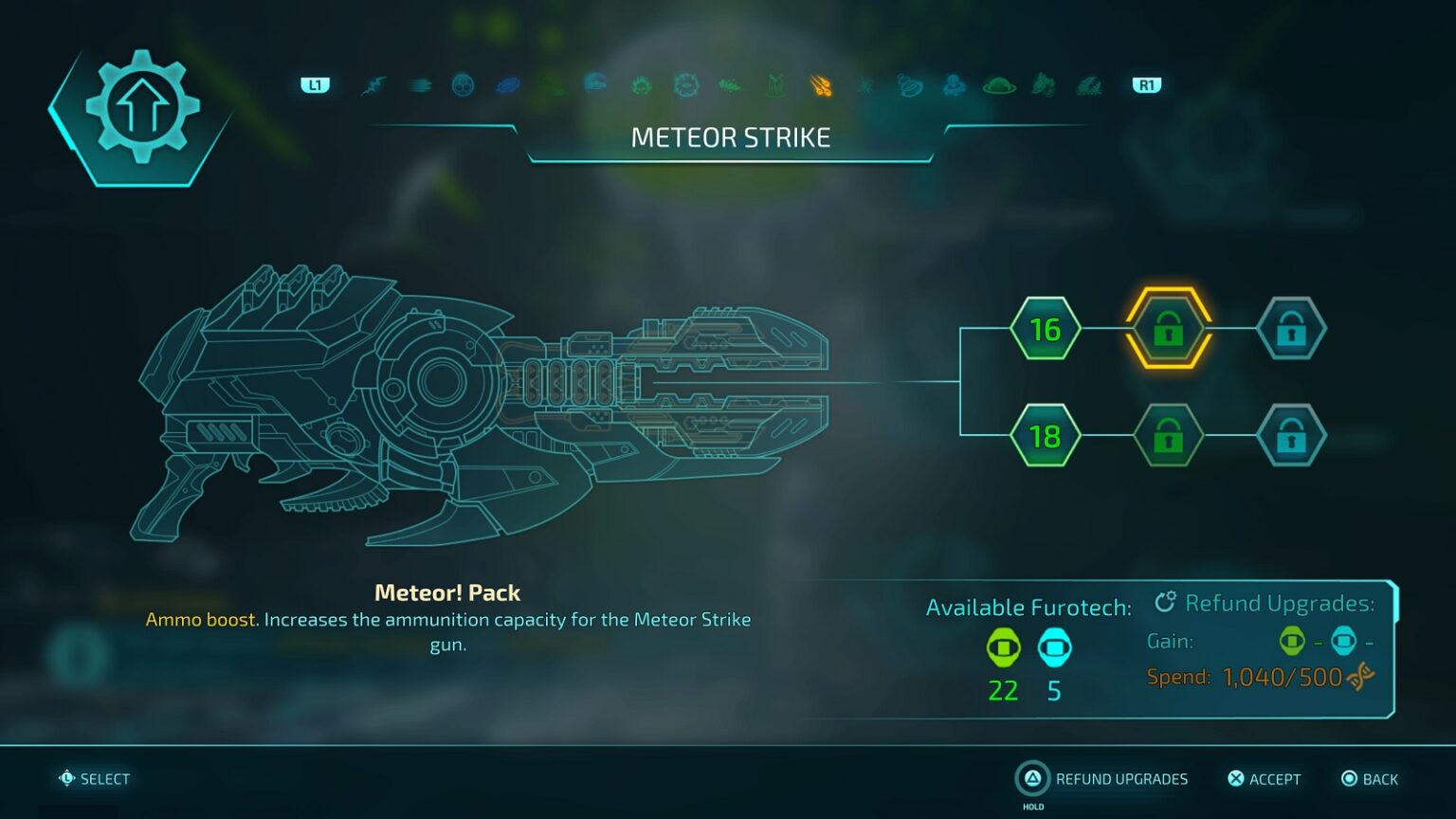Select the teal locked upgrade ending the 18 row
1456x819 pixels.
tap(1291, 436)
